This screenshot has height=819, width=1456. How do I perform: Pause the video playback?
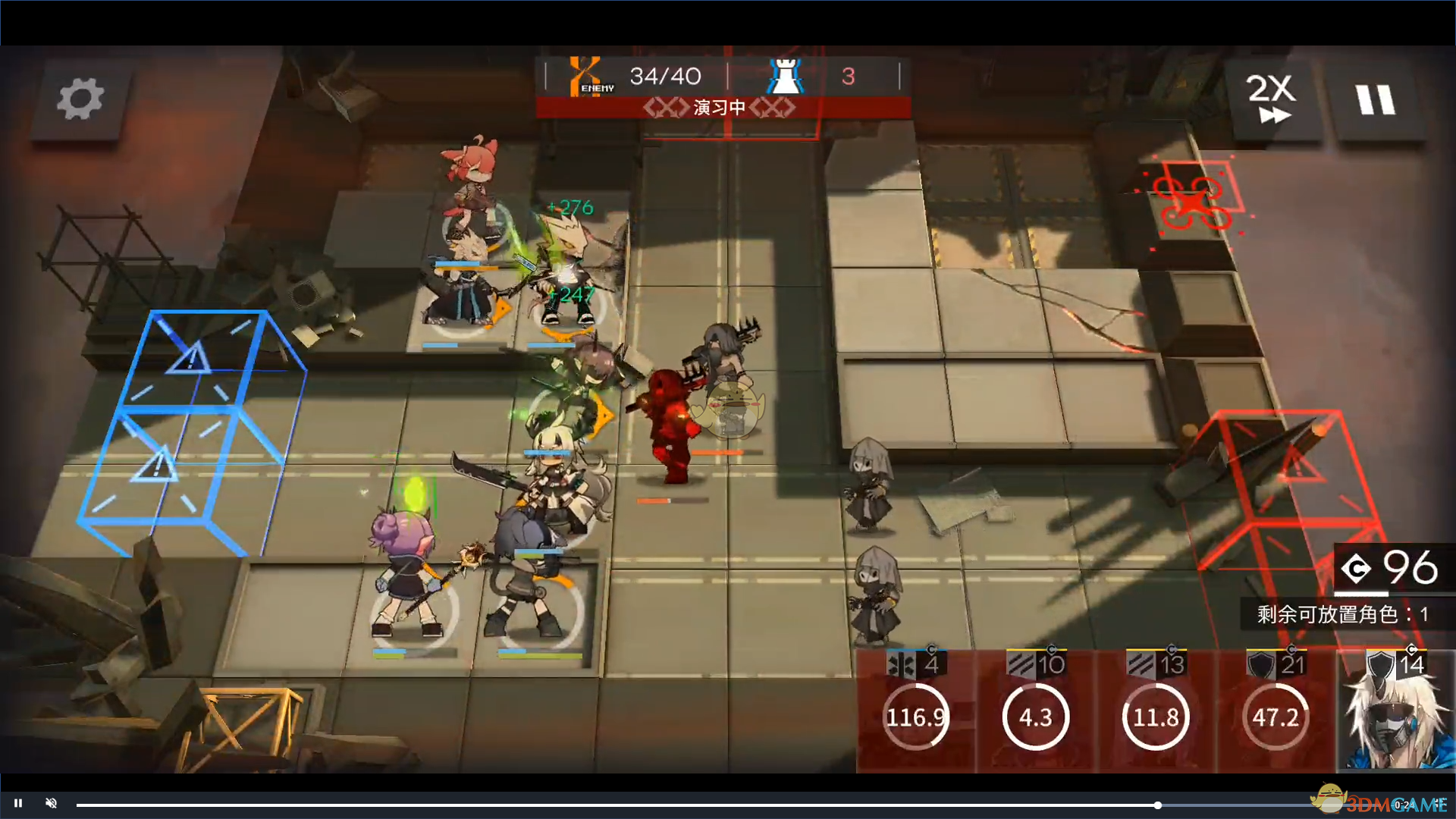pos(18,803)
